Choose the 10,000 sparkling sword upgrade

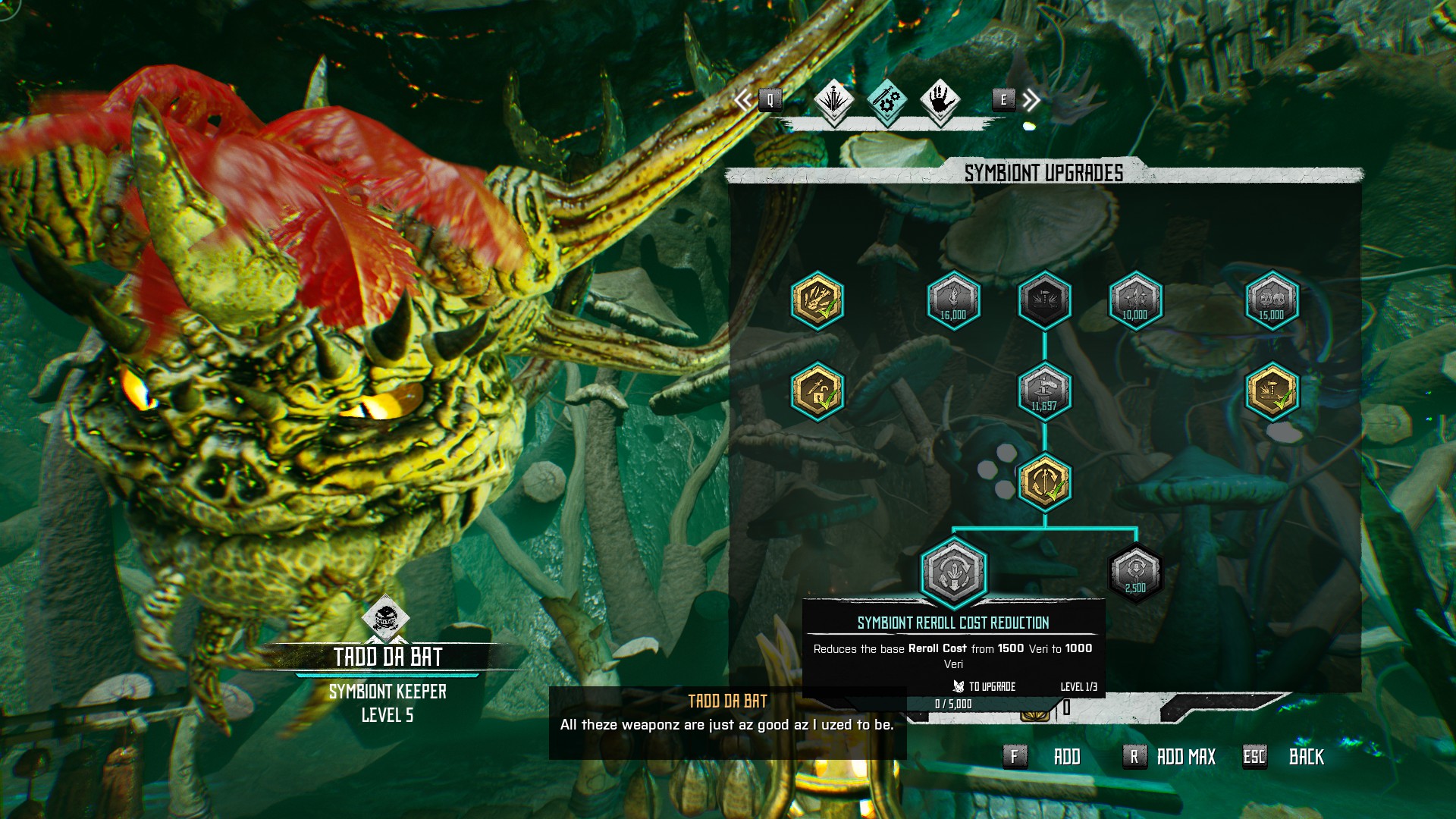click(1135, 301)
